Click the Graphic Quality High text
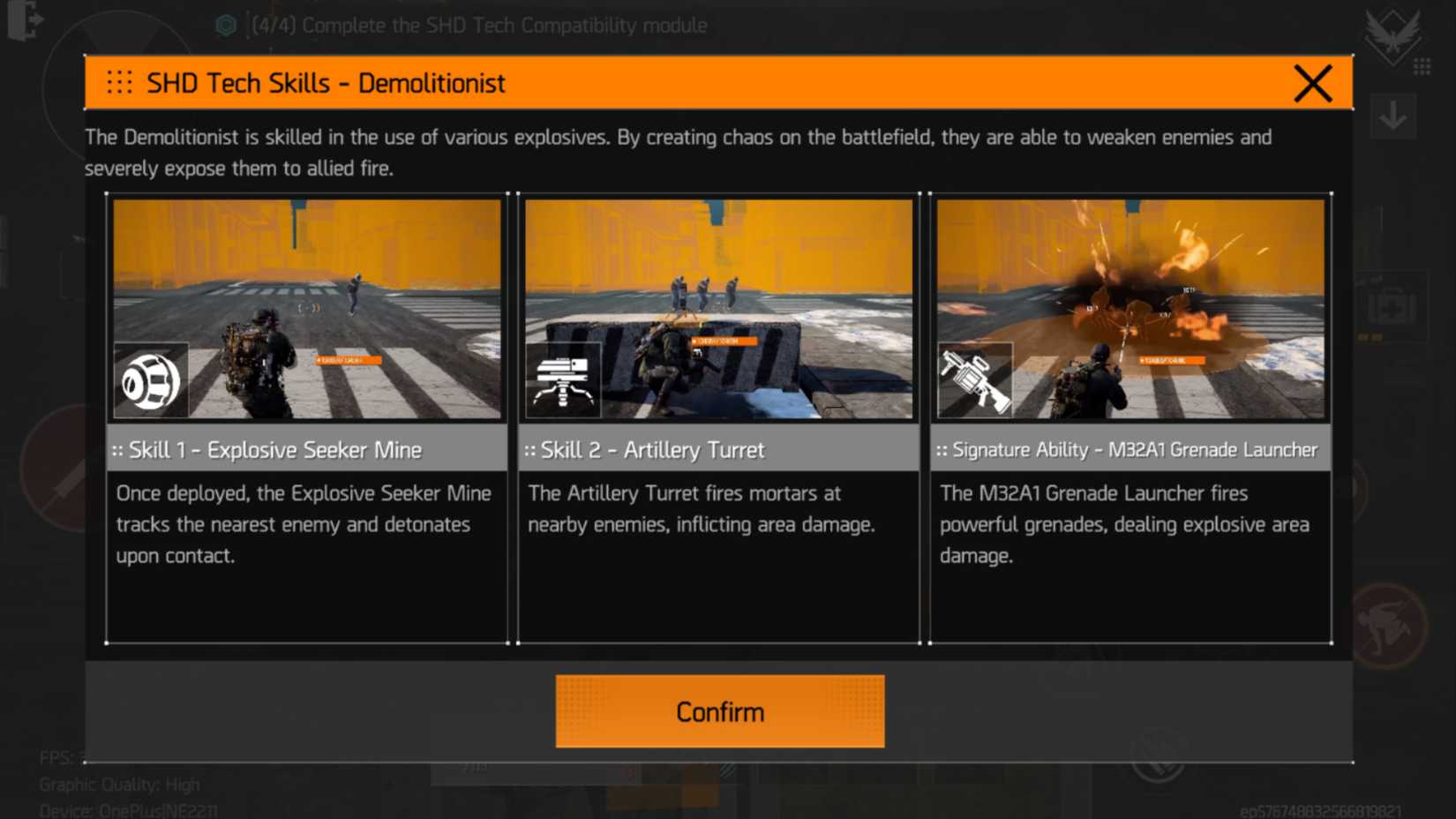1456x819 pixels. [x=120, y=784]
